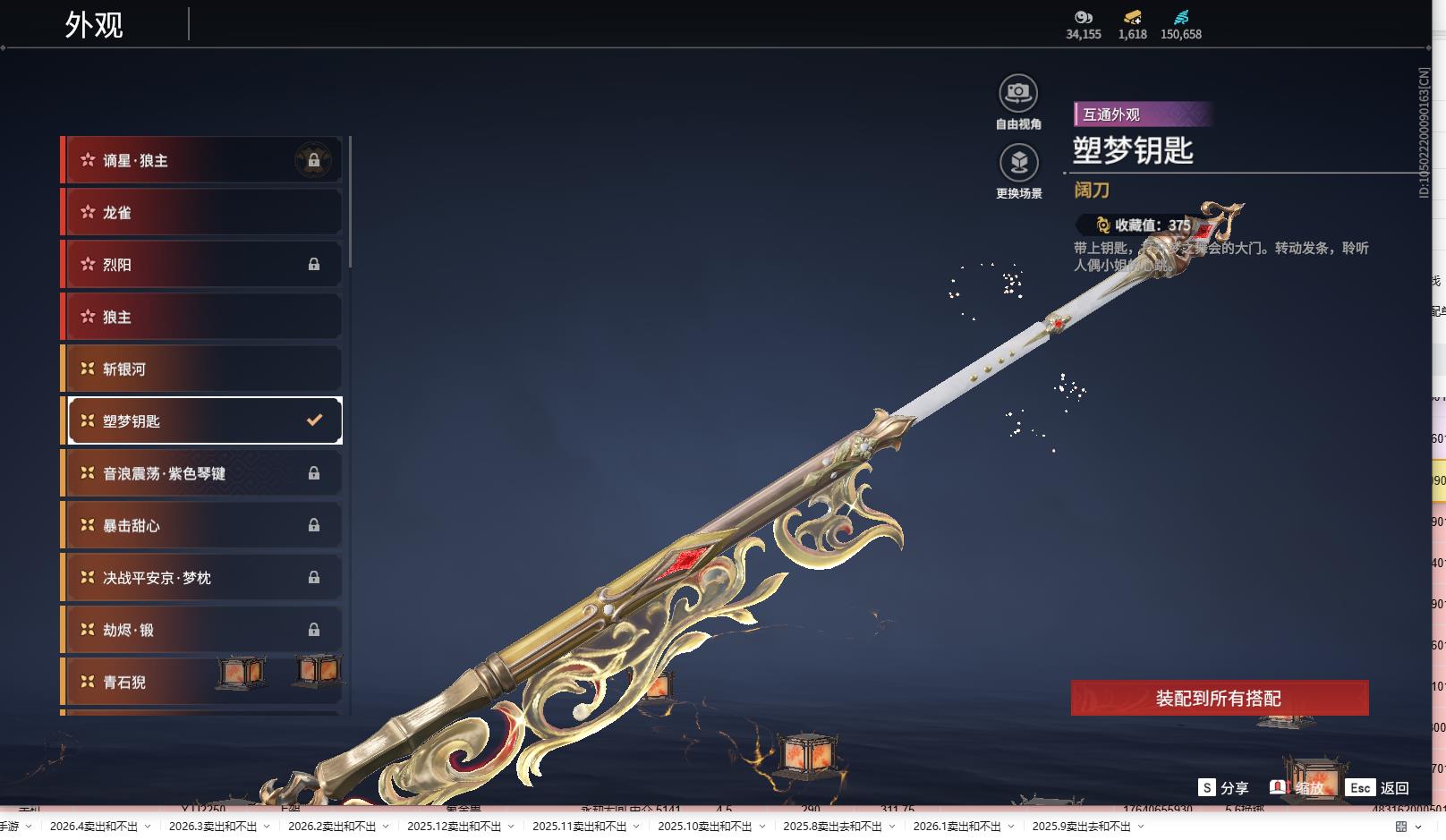The width and height of the screenshot is (1446, 840).
Task: Pick the 决战平安京·梦枕 skin
Action: (x=202, y=578)
